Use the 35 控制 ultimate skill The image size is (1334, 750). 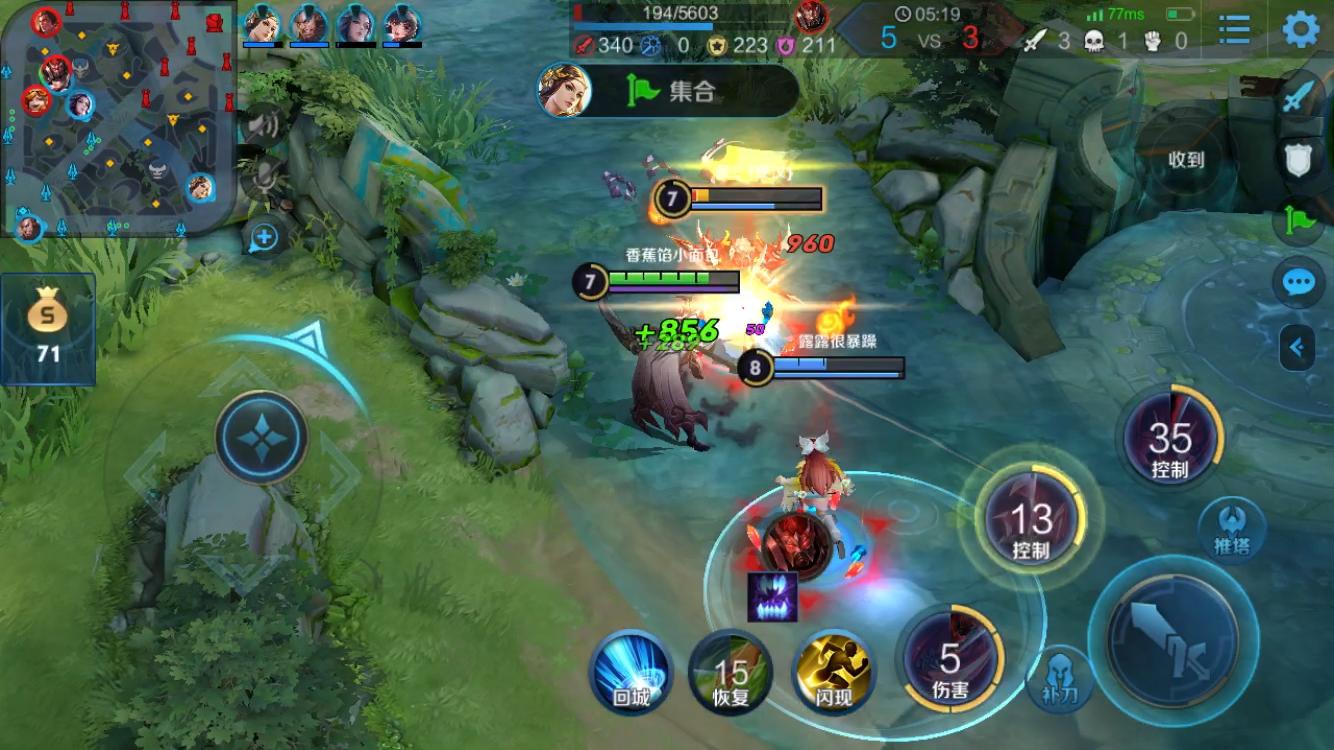(1170, 438)
